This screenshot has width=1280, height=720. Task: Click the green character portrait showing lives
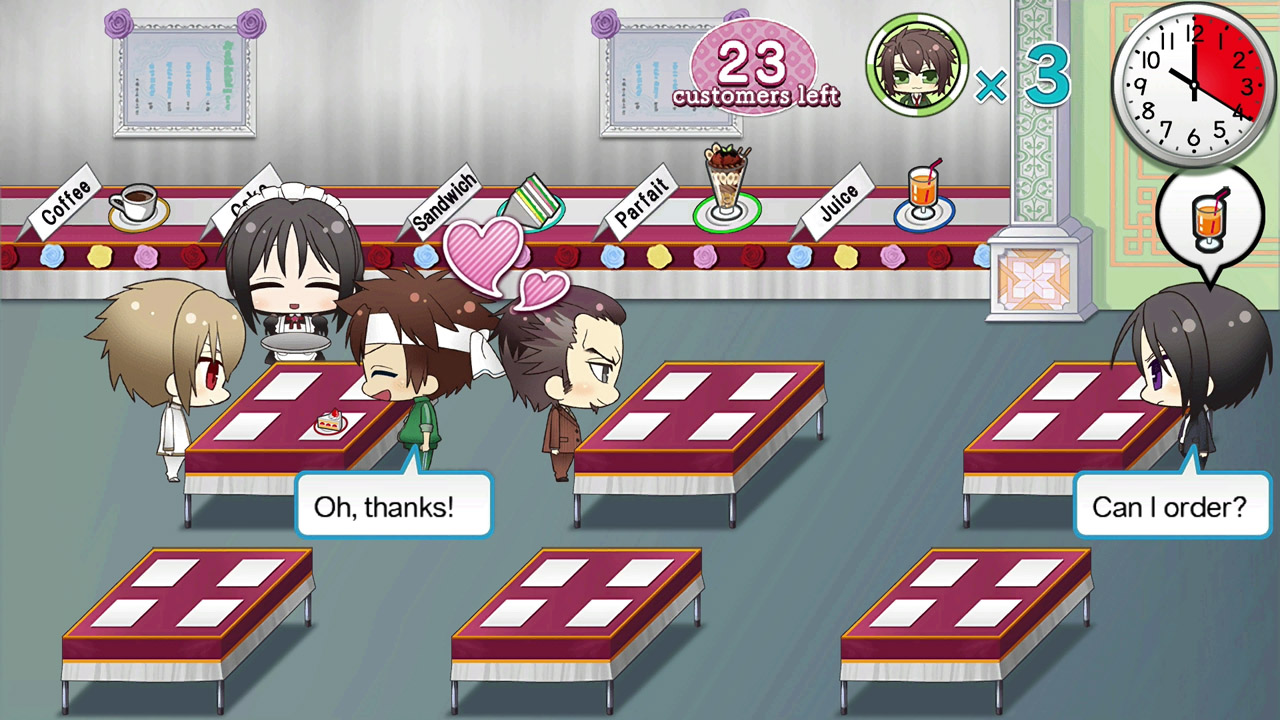point(916,64)
